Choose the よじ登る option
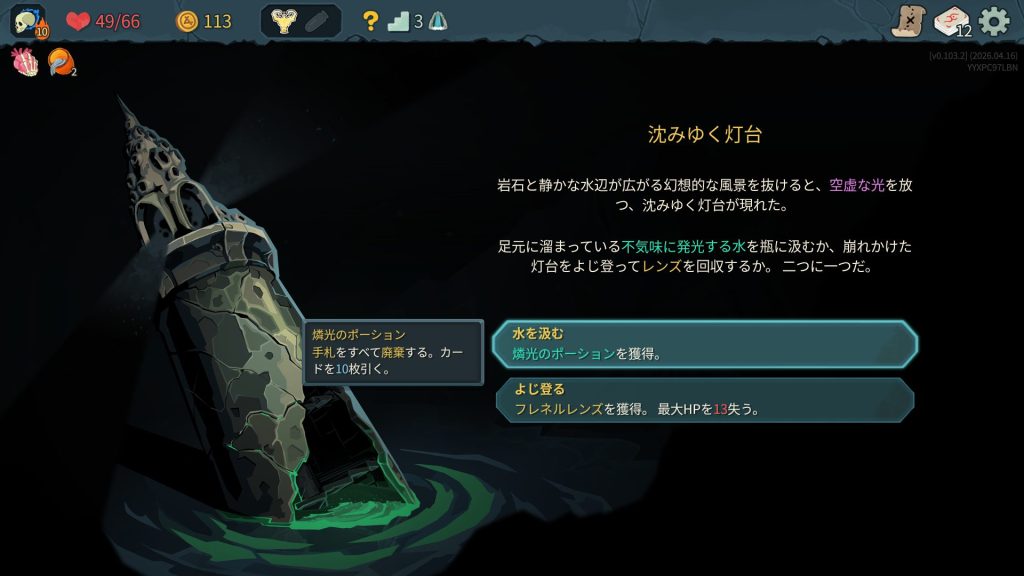The width and height of the screenshot is (1024, 576). click(x=704, y=399)
